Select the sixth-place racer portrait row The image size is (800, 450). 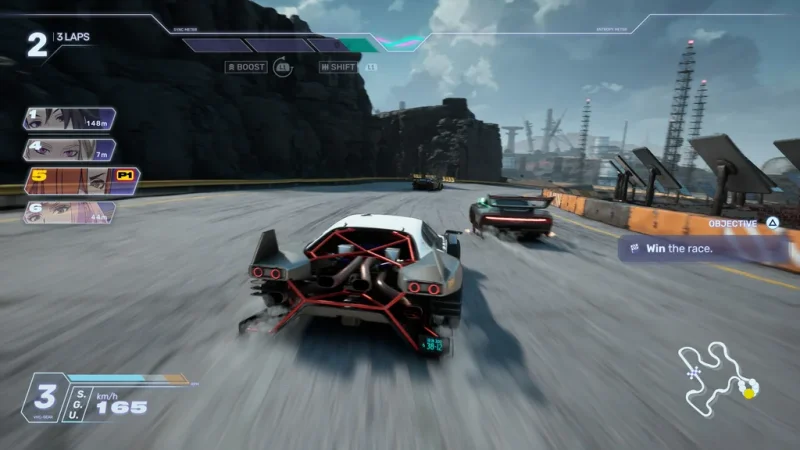click(x=70, y=212)
